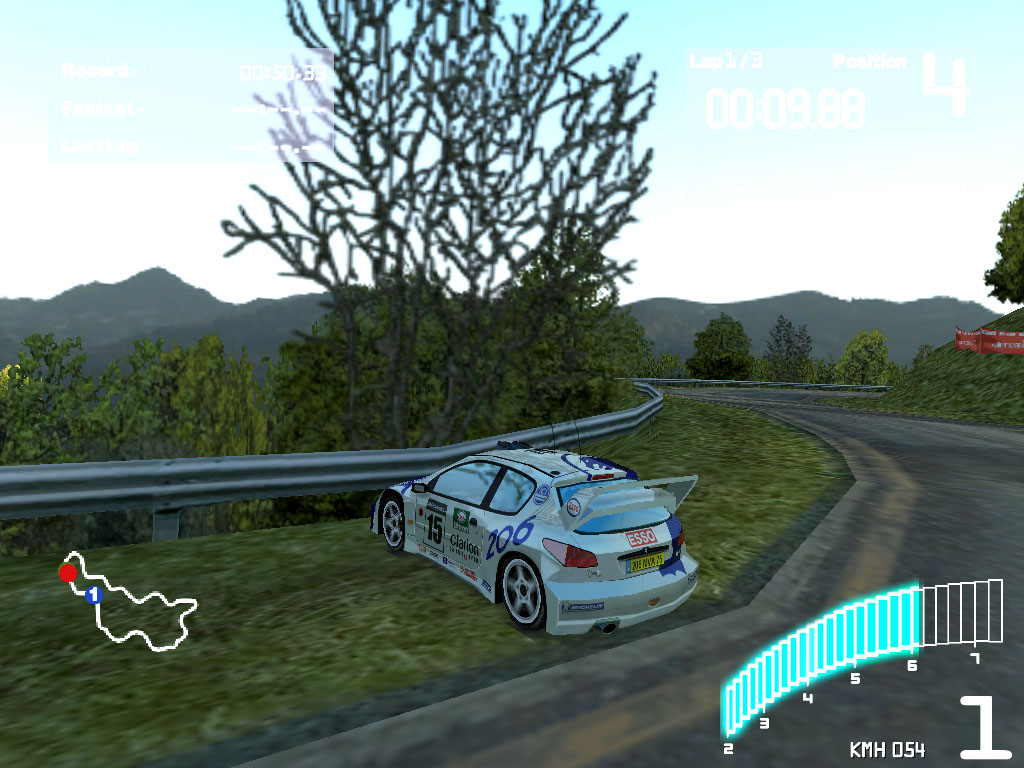Viewport: 1024px width, 768px height.
Task: Click the blue number 1 minimap marker
Action: click(94, 595)
